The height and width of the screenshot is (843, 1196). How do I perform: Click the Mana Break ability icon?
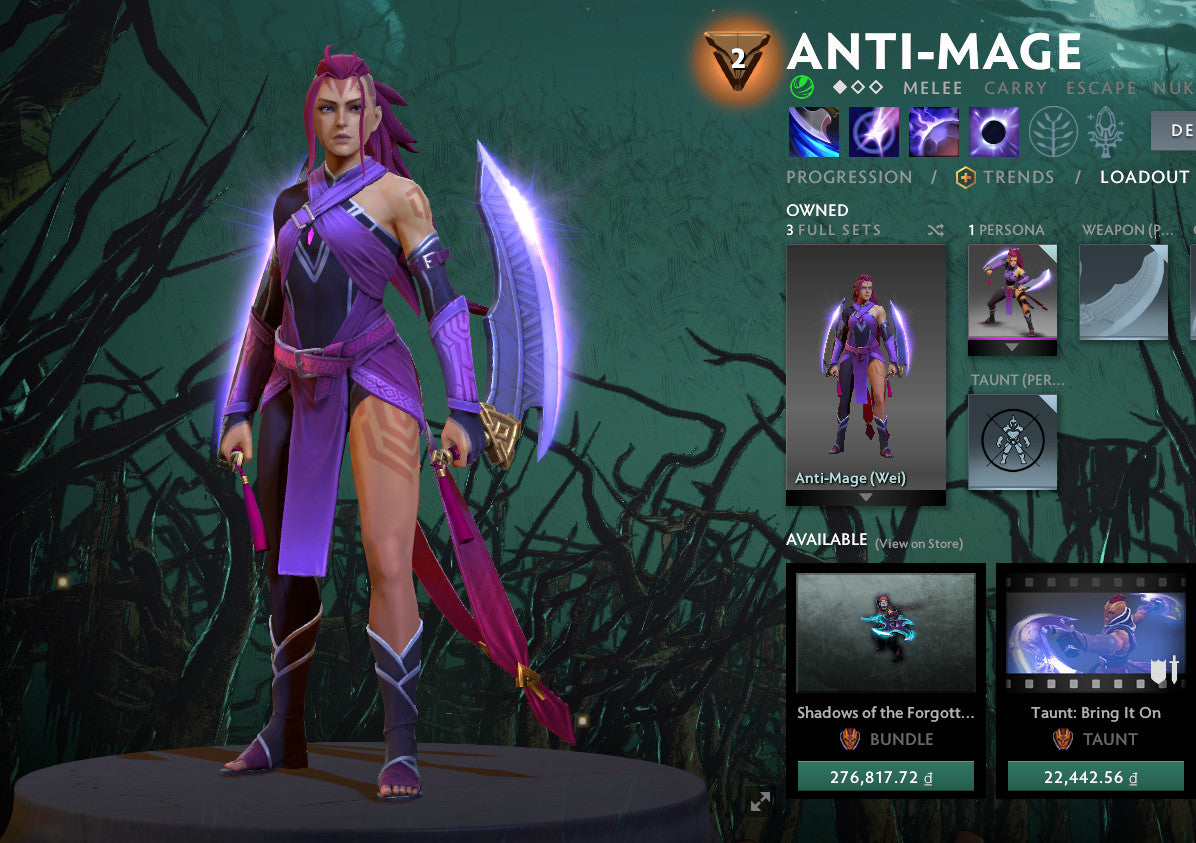click(x=814, y=132)
